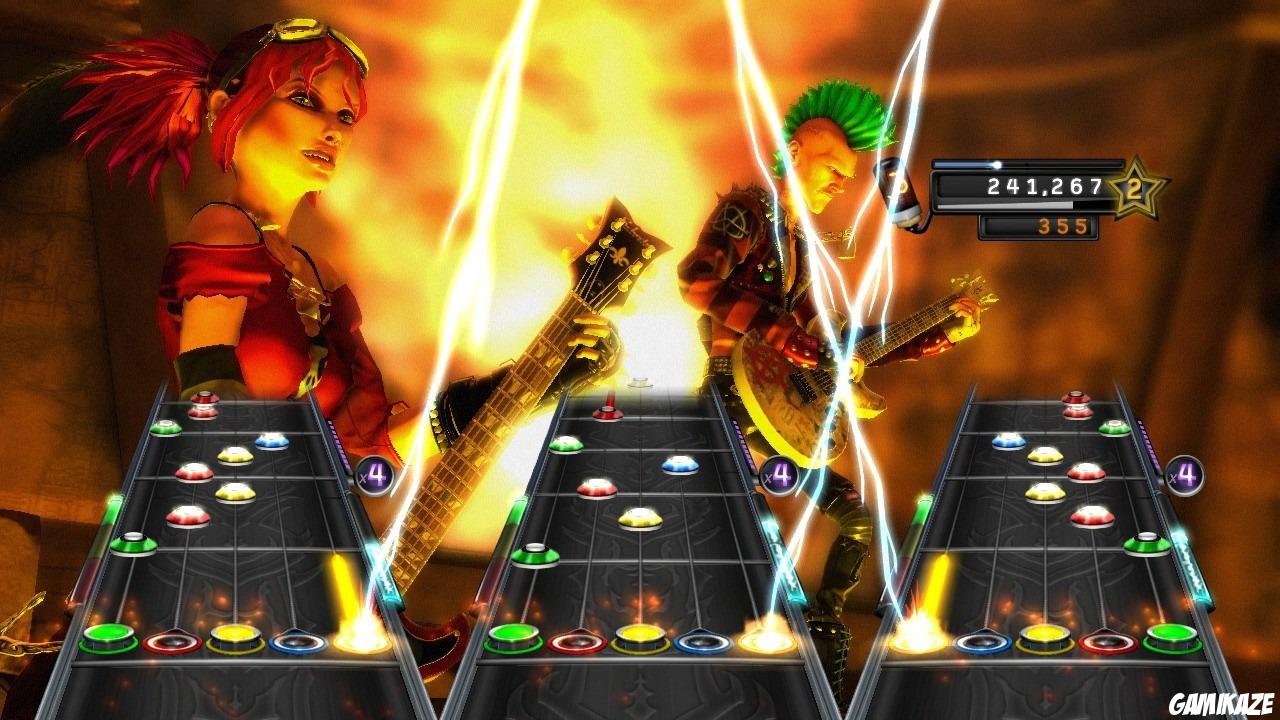The height and width of the screenshot is (720, 1280).
Task: Toggle the x4 multiplier badge on center highway
Action: click(780, 474)
